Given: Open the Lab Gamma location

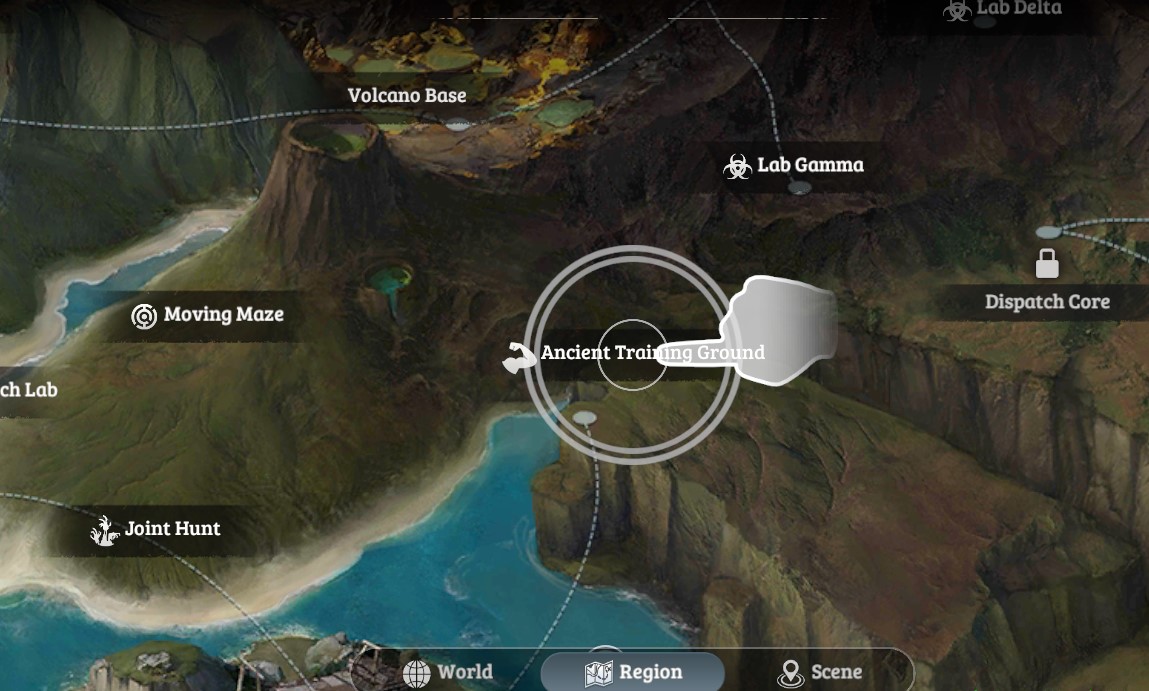Looking at the screenshot, I should pos(795,165).
